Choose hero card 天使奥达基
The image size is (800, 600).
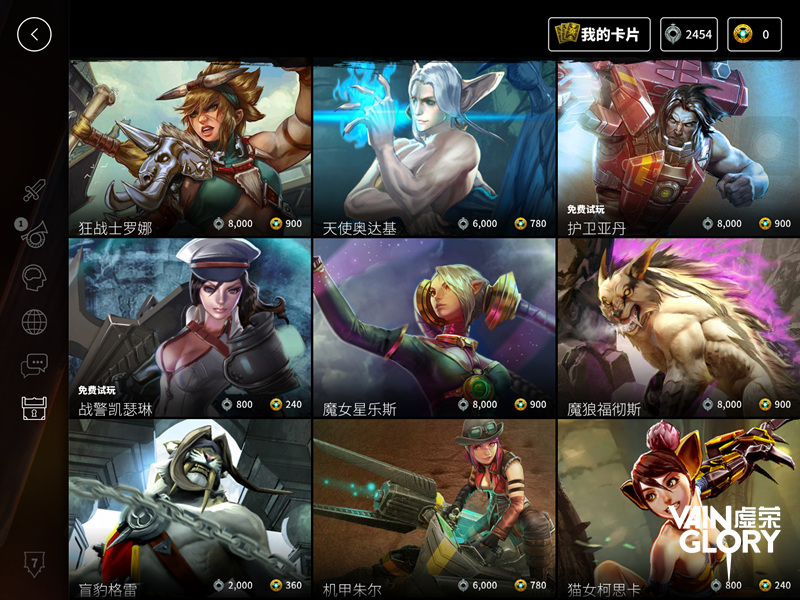(x=433, y=149)
